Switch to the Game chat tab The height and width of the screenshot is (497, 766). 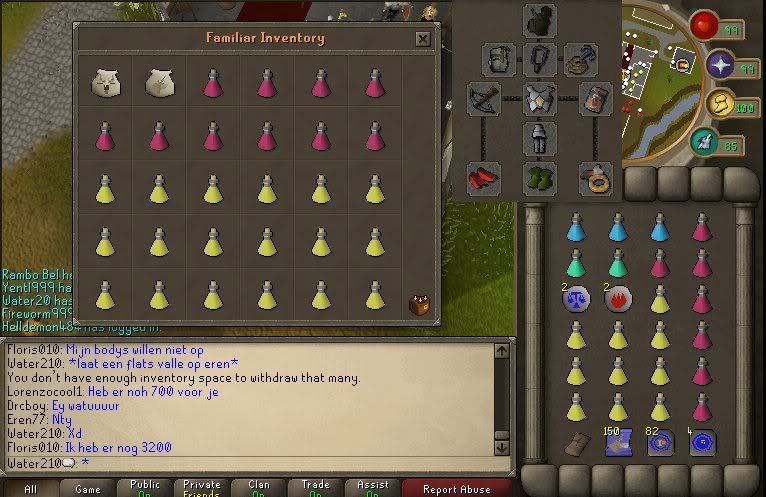tap(88, 489)
